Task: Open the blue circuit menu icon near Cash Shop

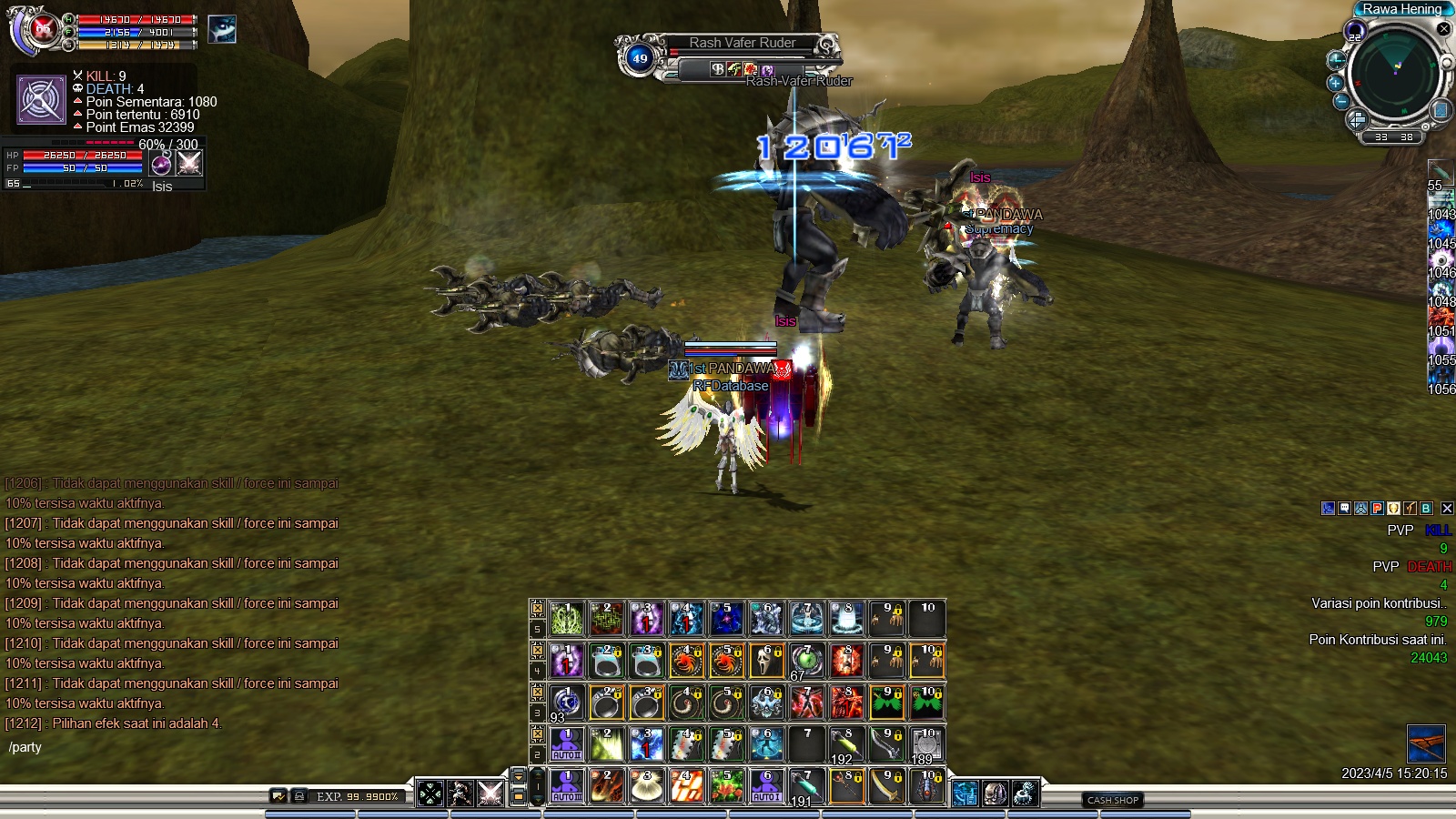Action: coord(966,794)
